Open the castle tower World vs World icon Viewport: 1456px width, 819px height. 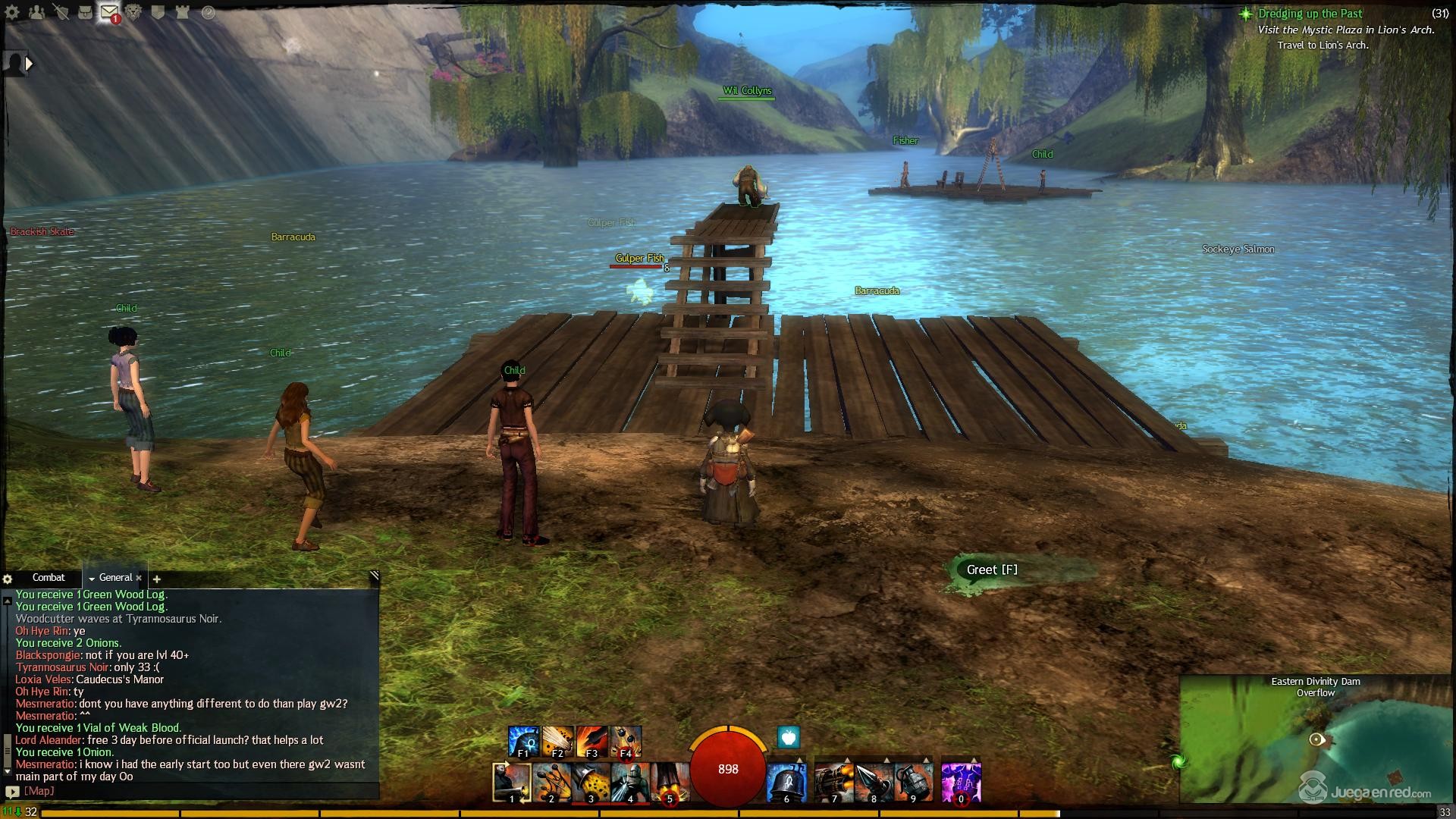point(182,12)
